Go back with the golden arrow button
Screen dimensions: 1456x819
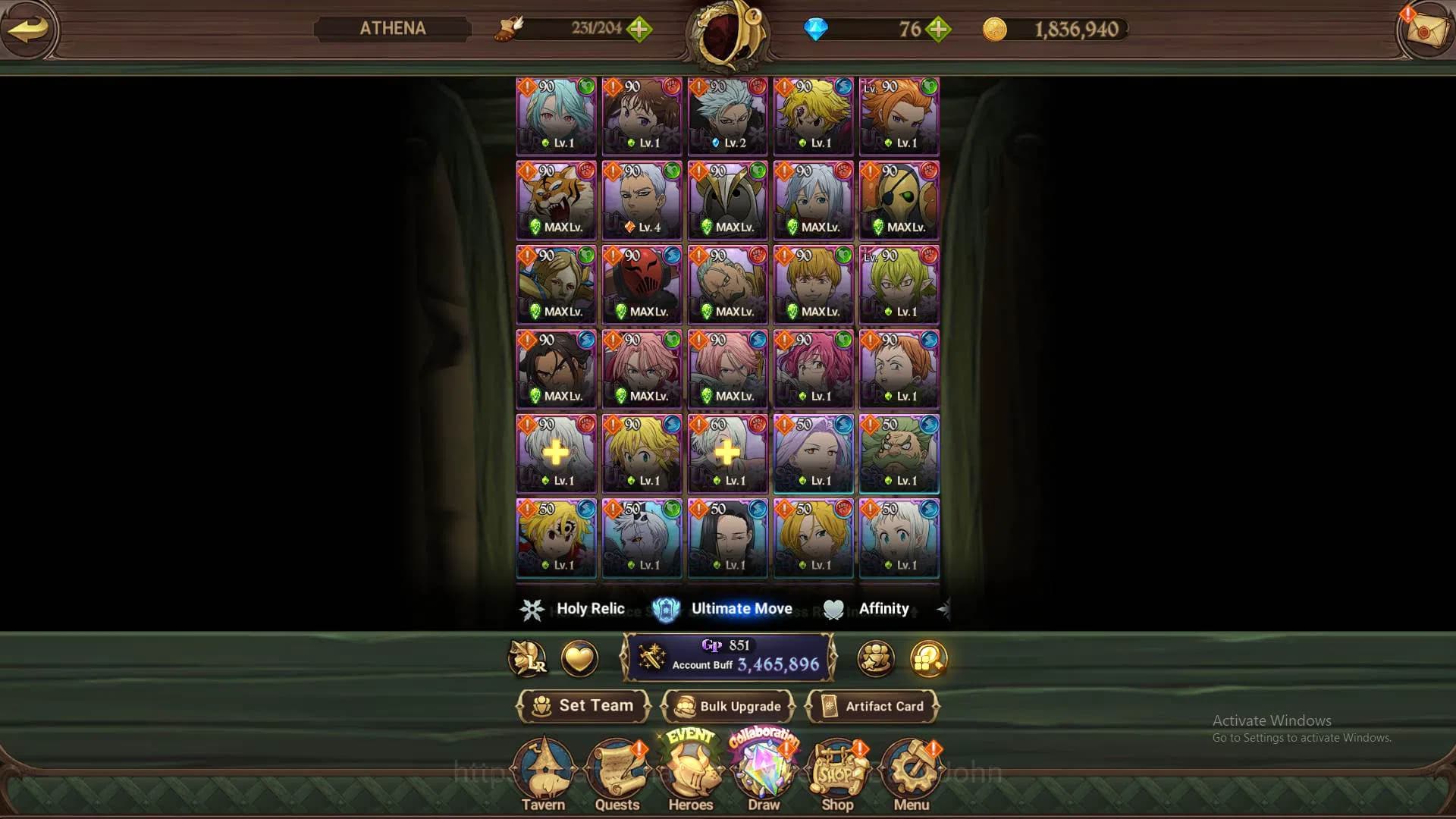[x=28, y=30]
